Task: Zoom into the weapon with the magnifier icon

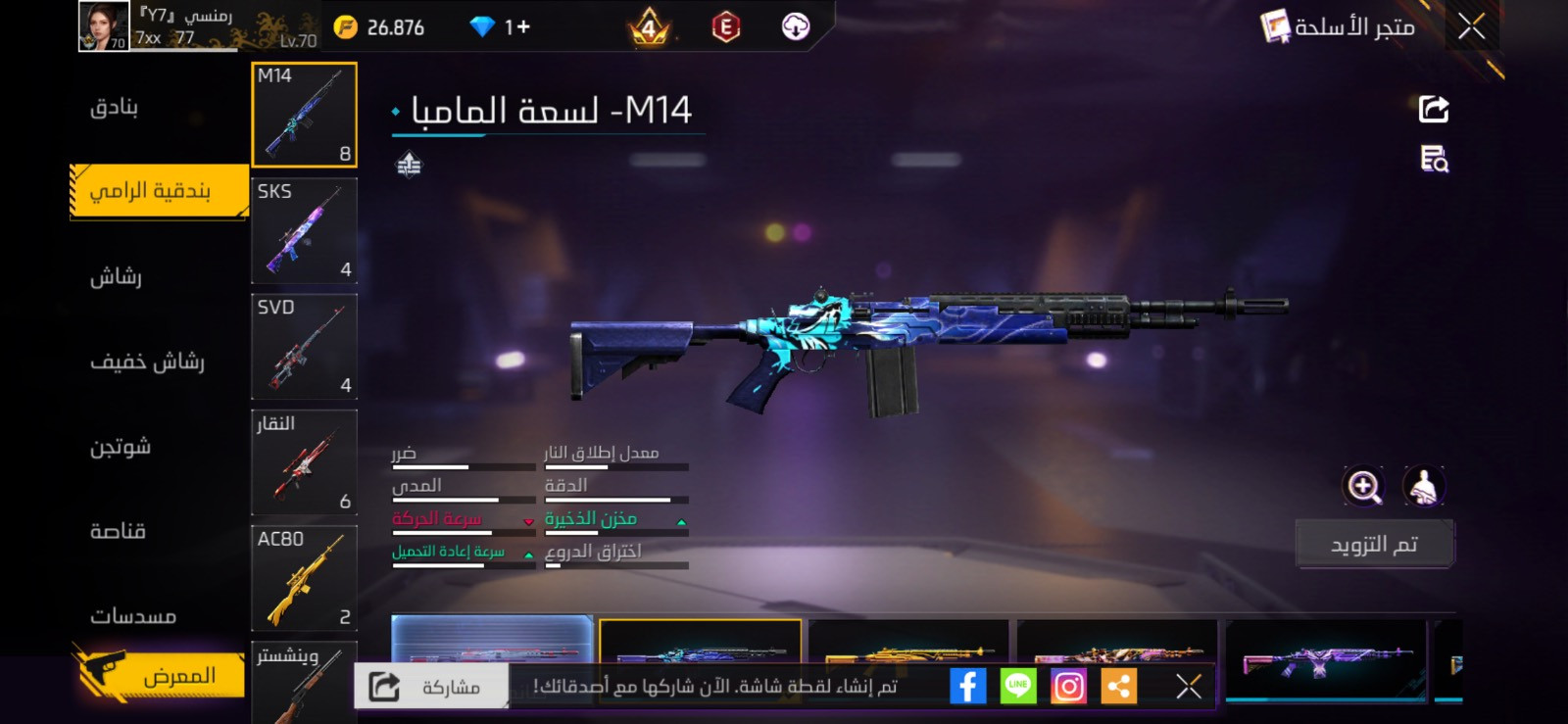Action: coord(1363,487)
